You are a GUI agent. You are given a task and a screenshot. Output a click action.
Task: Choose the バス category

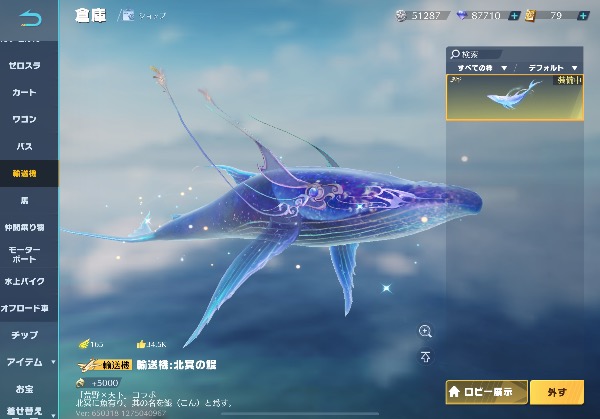24,146
